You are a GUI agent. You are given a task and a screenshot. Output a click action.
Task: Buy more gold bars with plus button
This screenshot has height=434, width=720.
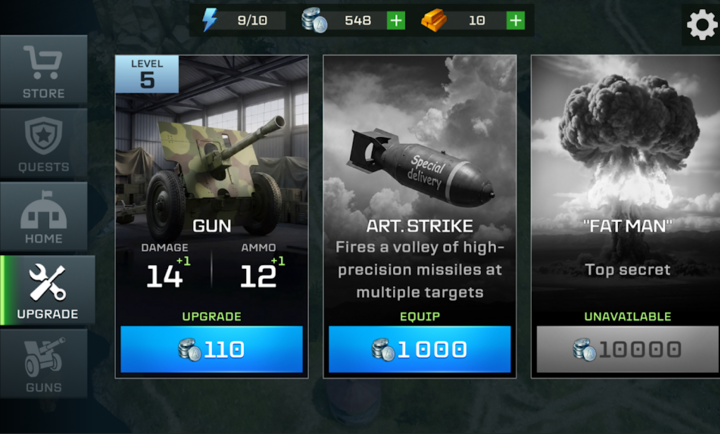click(515, 20)
